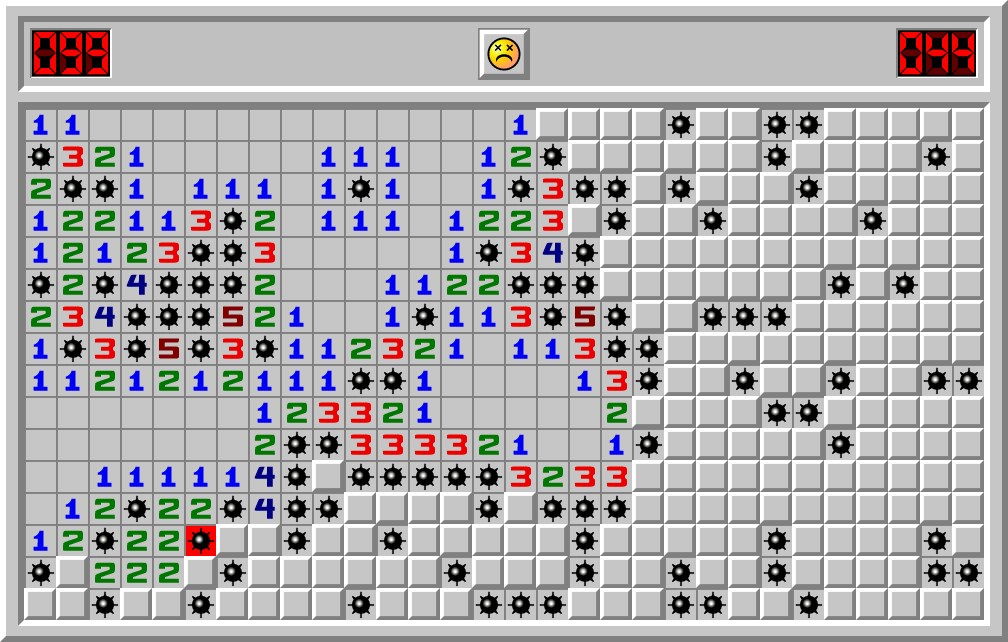Select the red exploded mine tile
The height and width of the screenshot is (642, 1008).
pyautogui.click(x=201, y=540)
